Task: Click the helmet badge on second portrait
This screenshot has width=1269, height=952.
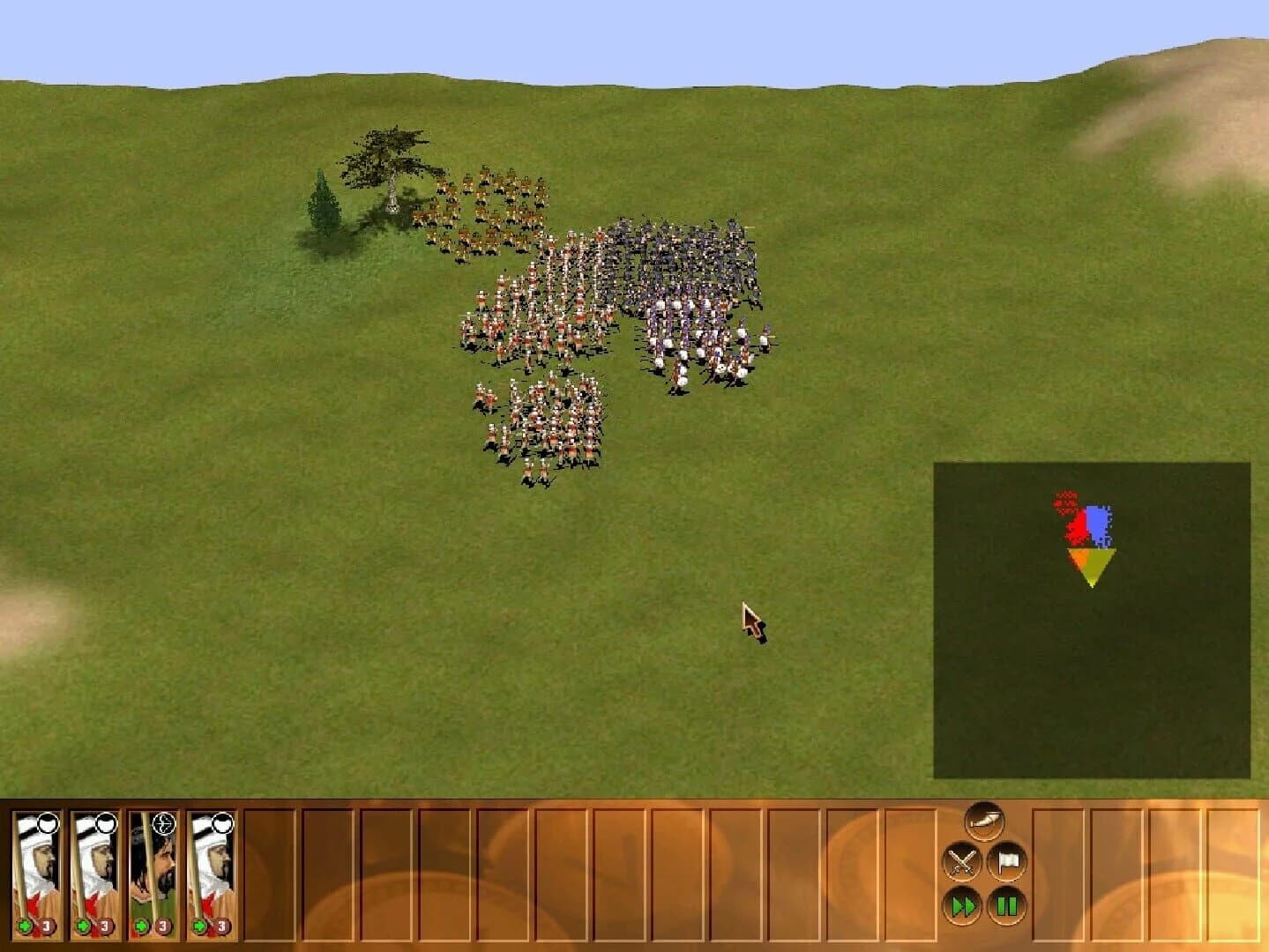Action: 107,823
